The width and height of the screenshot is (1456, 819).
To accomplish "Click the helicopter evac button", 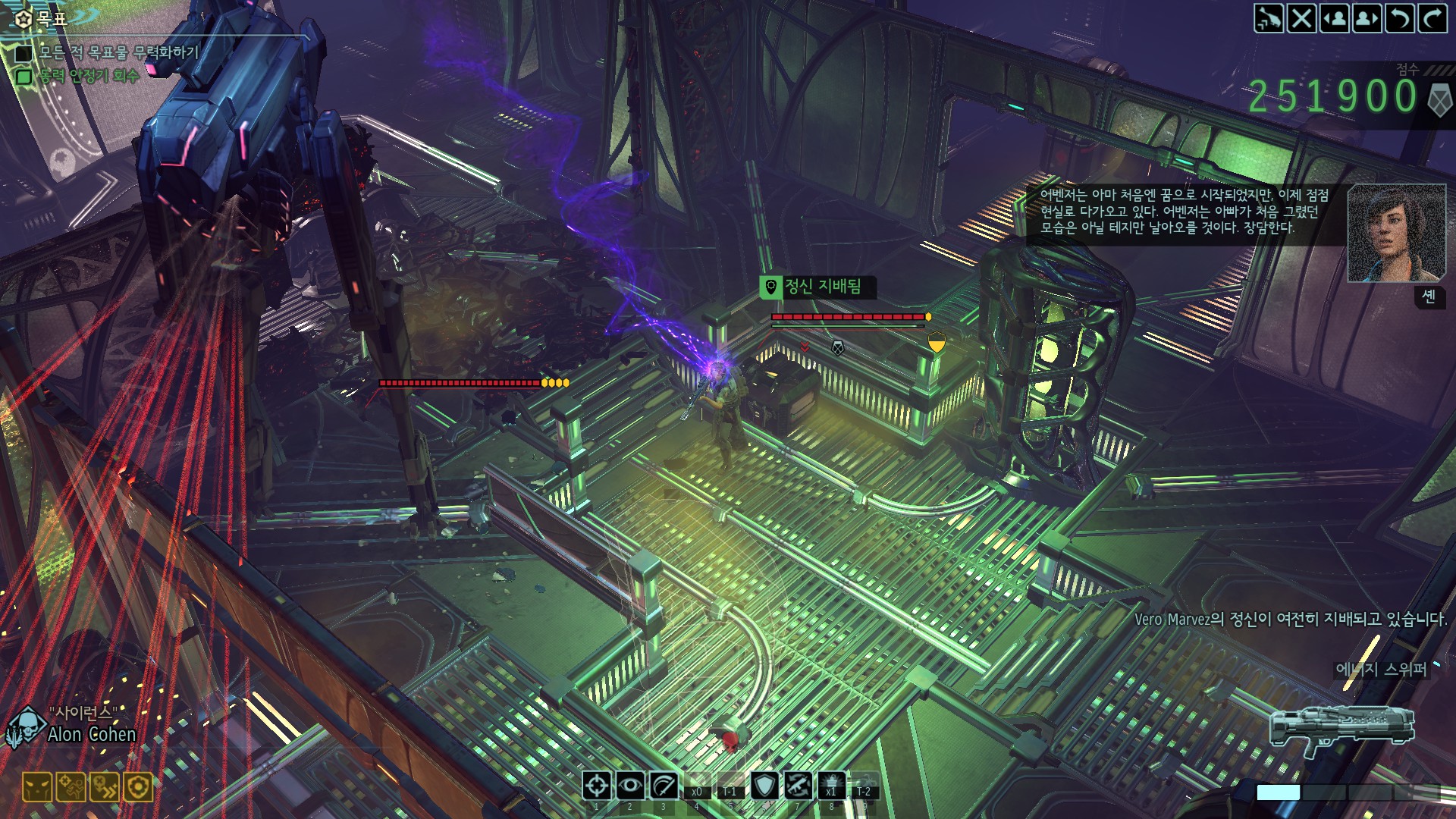I will [1269, 18].
